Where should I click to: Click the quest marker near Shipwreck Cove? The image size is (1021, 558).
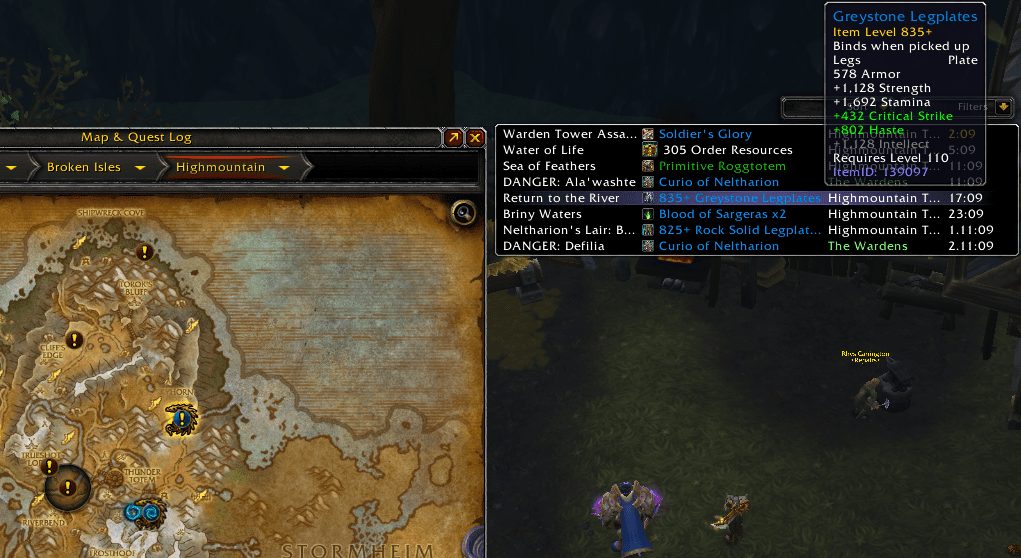pos(144,251)
